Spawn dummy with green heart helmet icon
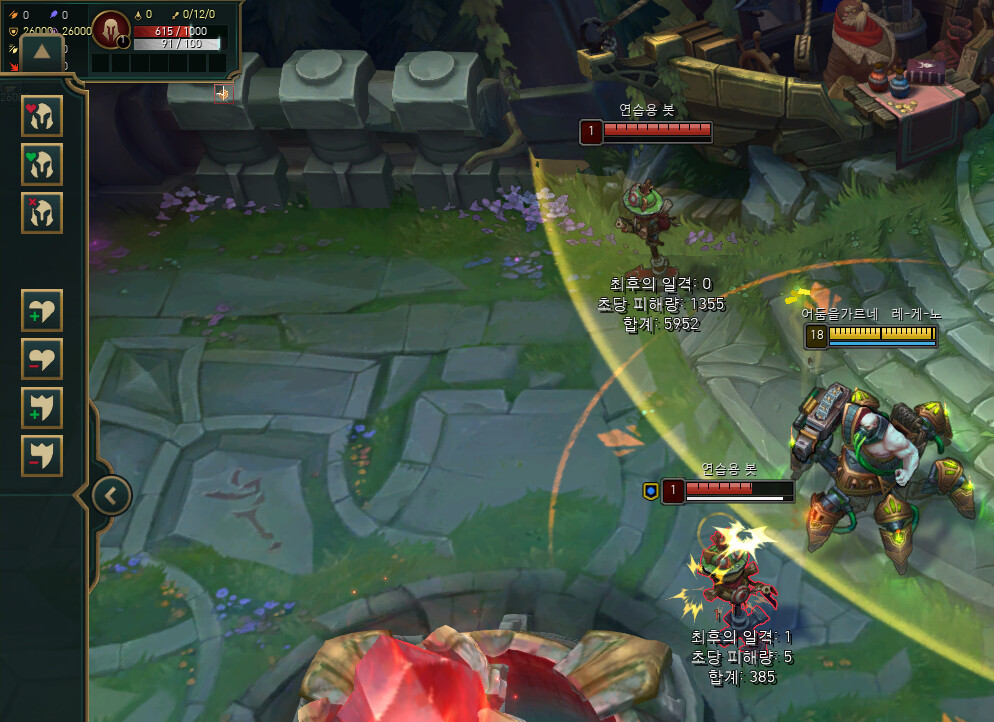The height and width of the screenshot is (722, 994). [x=42, y=164]
